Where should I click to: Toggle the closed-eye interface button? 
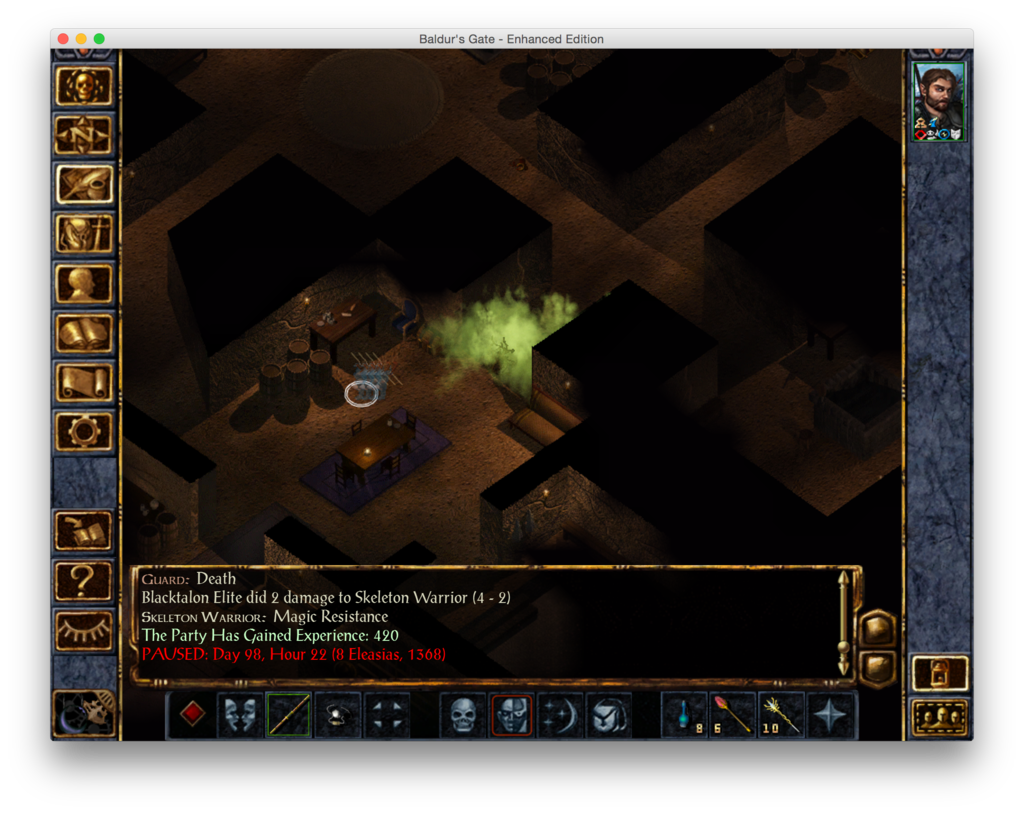coord(84,629)
